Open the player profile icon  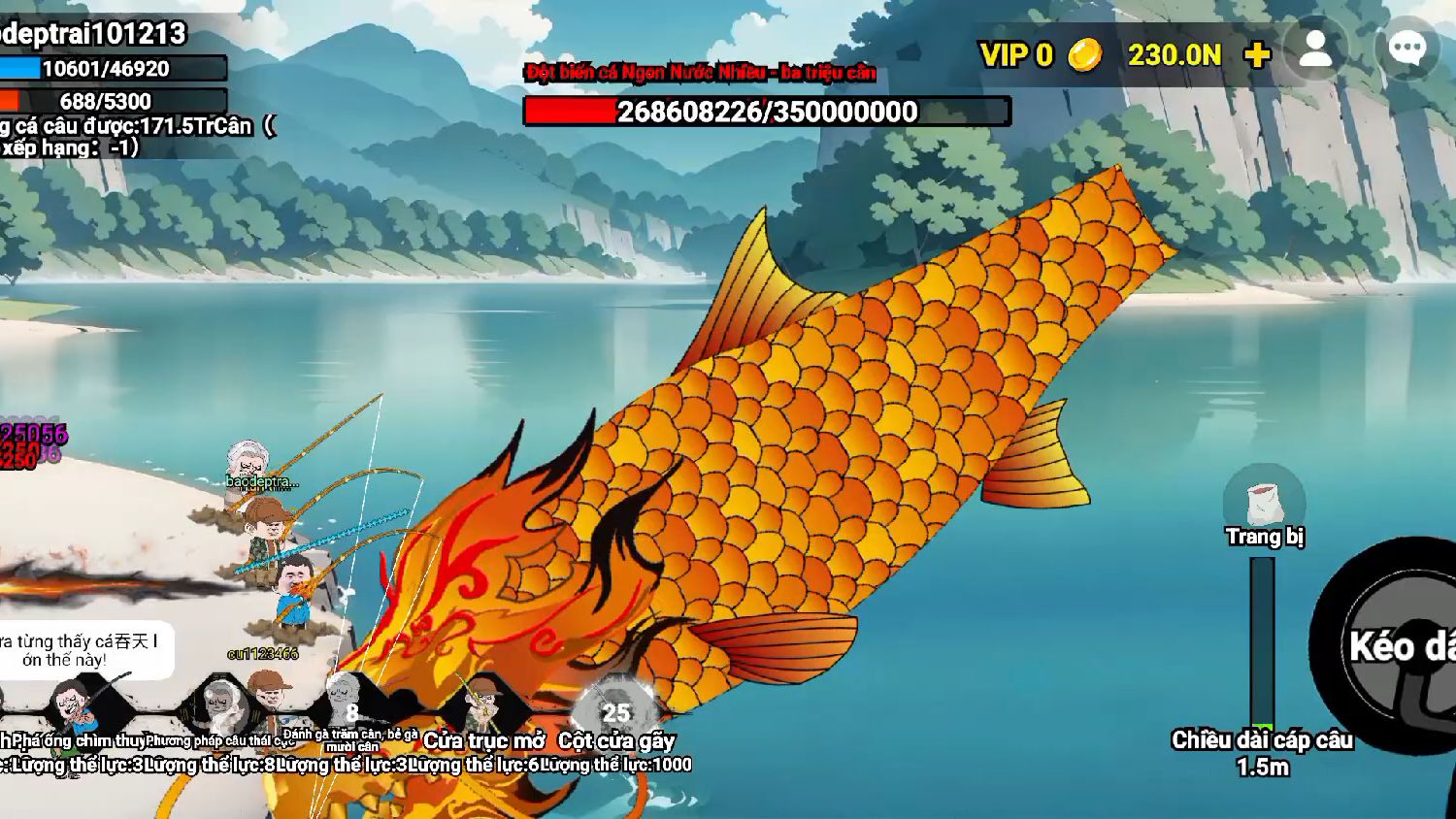(1315, 49)
